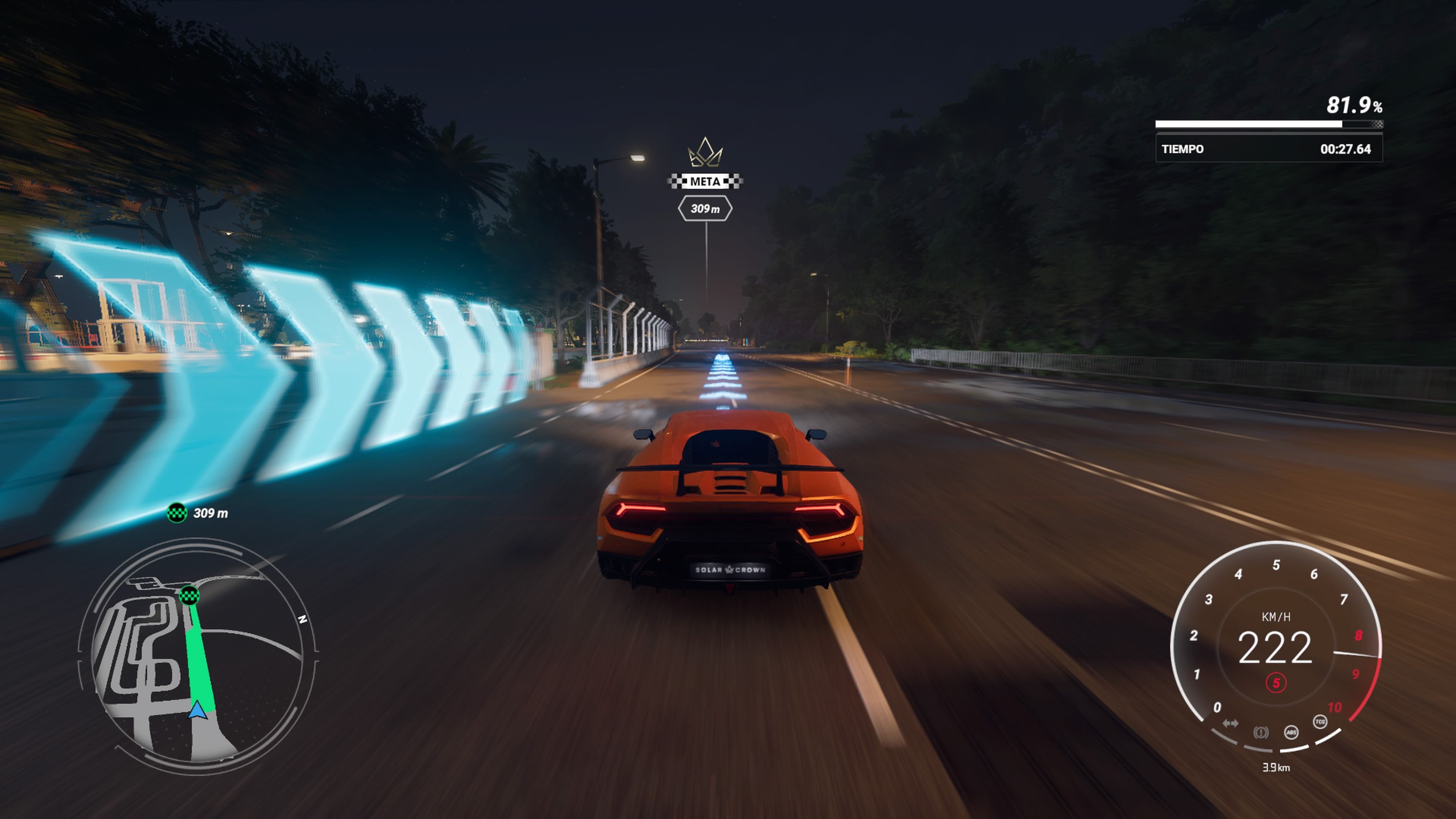The width and height of the screenshot is (1456, 819).
Task: Select the META finish waypoint marker
Action: 705,182
